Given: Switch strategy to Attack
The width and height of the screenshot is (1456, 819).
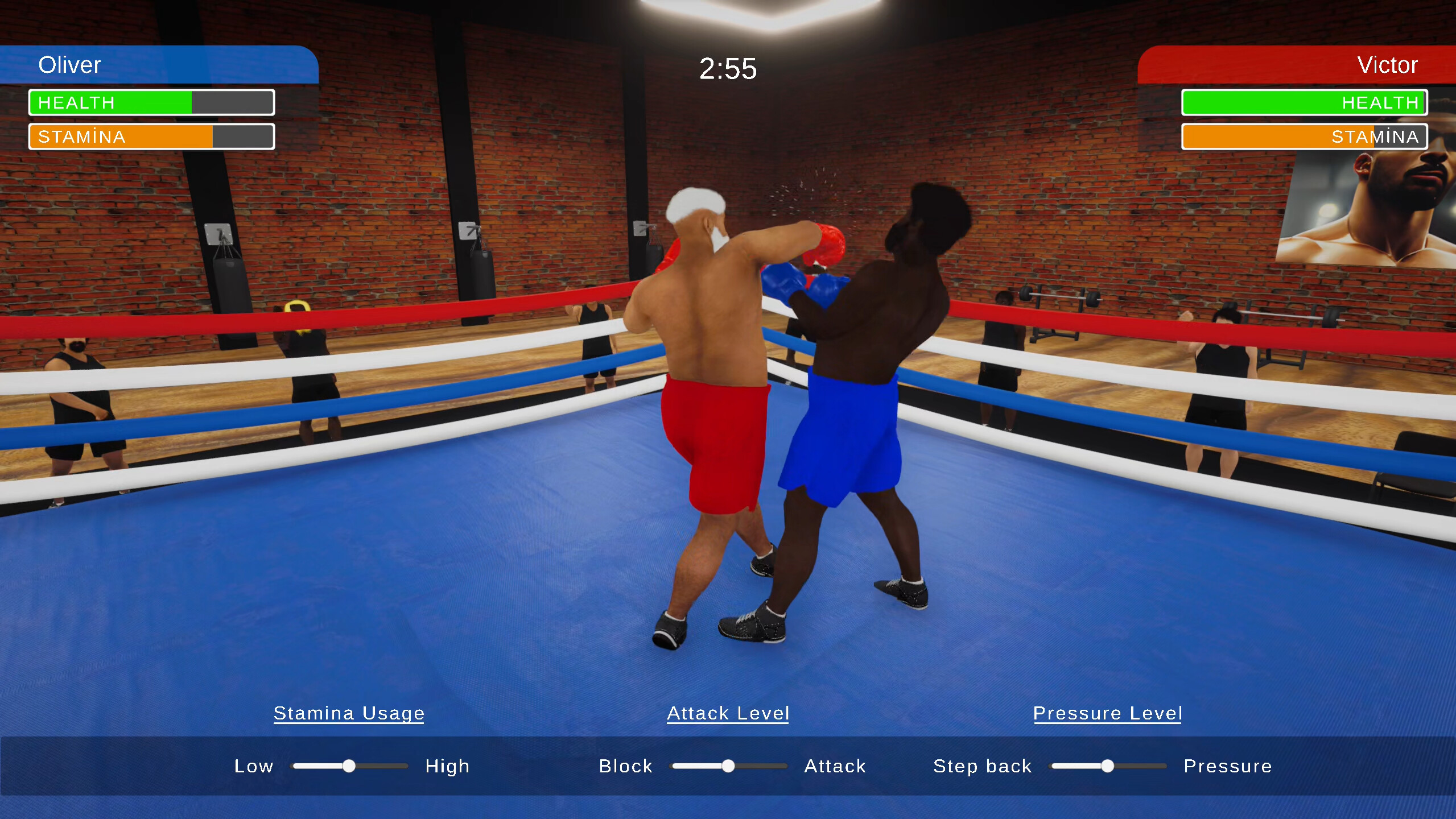Looking at the screenshot, I should click(x=834, y=766).
